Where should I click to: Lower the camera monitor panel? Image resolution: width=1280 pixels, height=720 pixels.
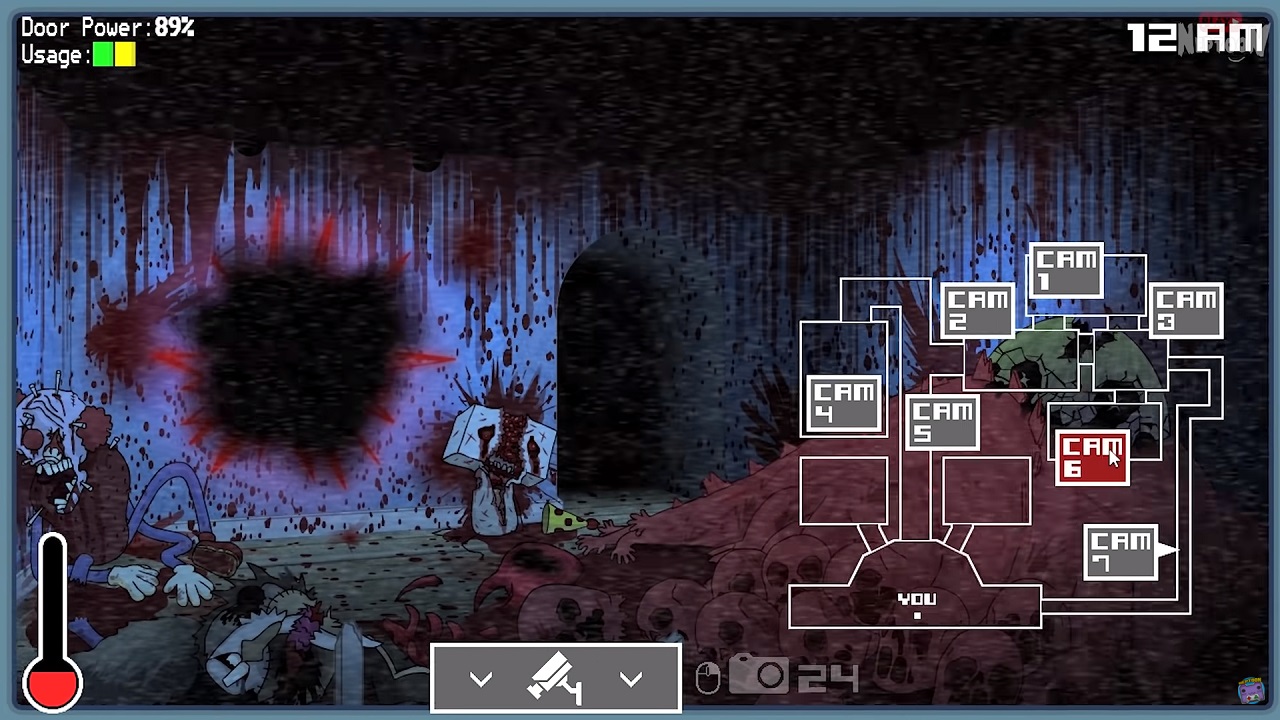[556, 679]
